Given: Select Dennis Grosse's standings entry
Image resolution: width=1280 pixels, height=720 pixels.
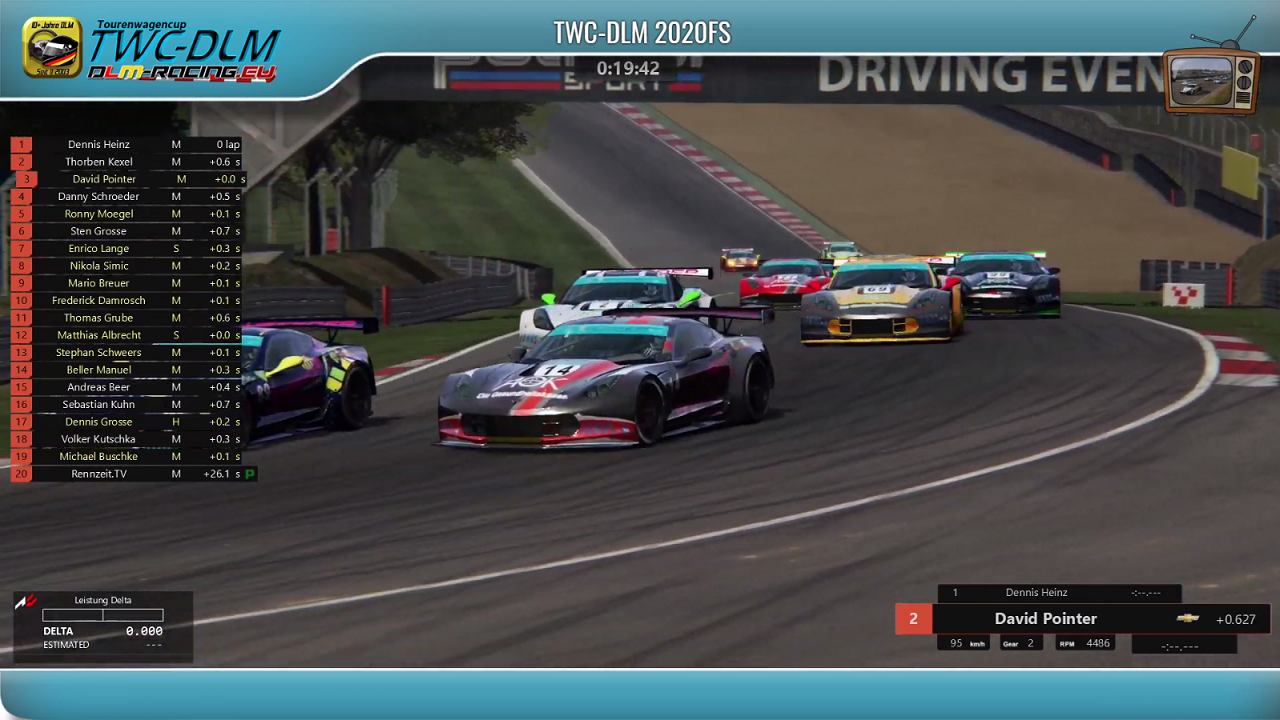Looking at the screenshot, I should [x=99, y=422].
